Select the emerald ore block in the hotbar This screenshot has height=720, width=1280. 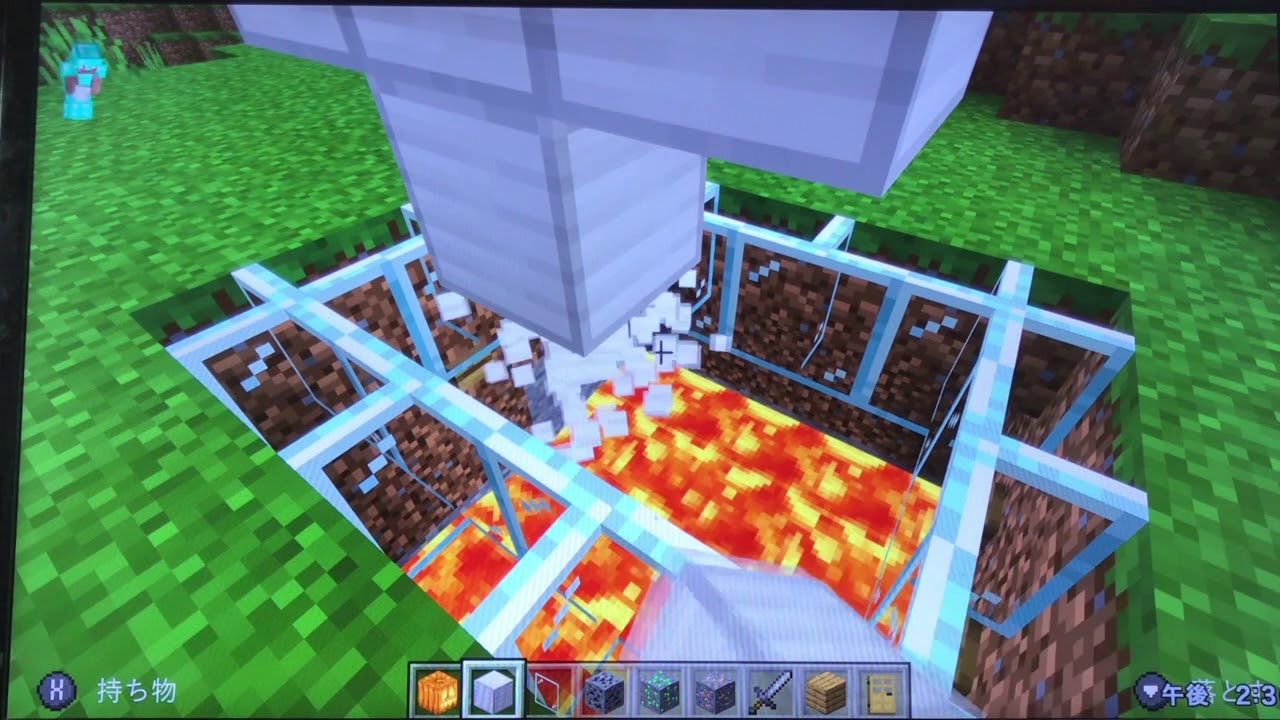[658, 691]
